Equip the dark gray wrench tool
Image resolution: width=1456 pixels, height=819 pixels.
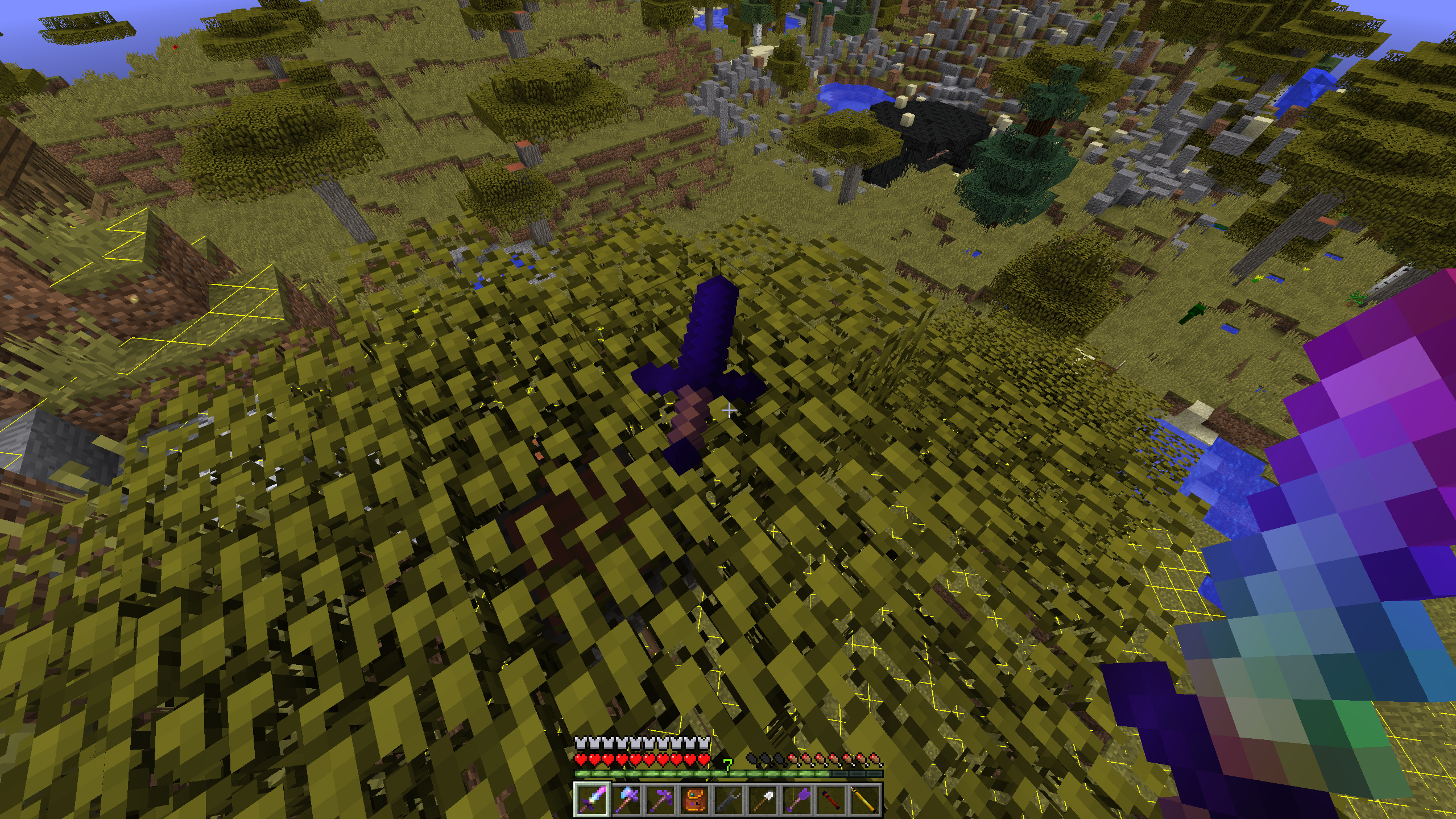tap(728, 800)
